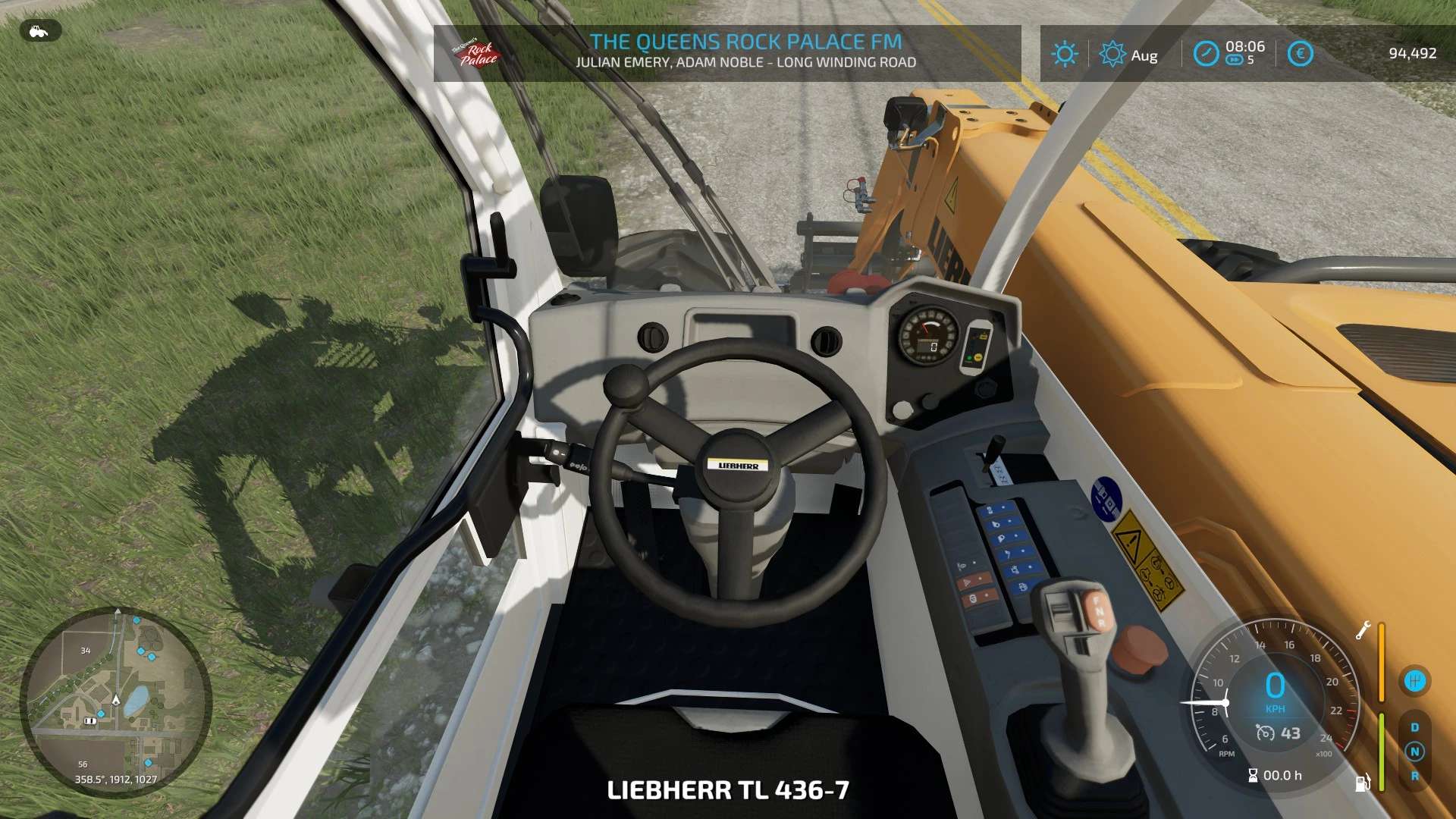Click the cruise control speed icon
The image size is (1456, 819).
(1265, 733)
